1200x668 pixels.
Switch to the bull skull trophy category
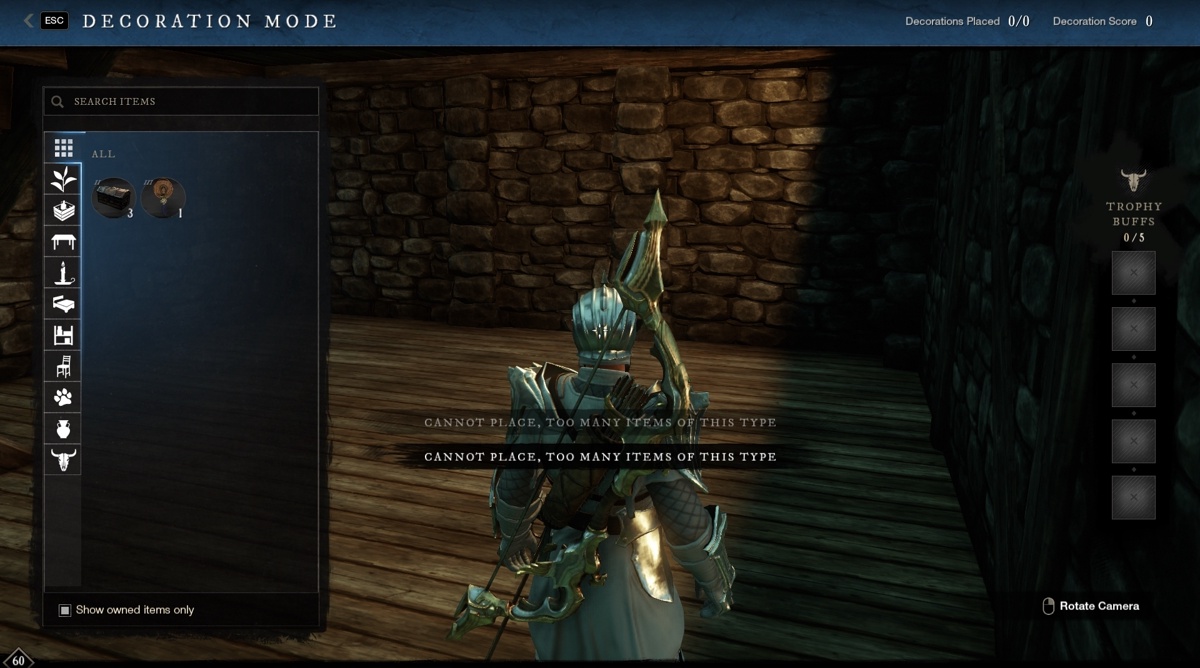click(64, 459)
